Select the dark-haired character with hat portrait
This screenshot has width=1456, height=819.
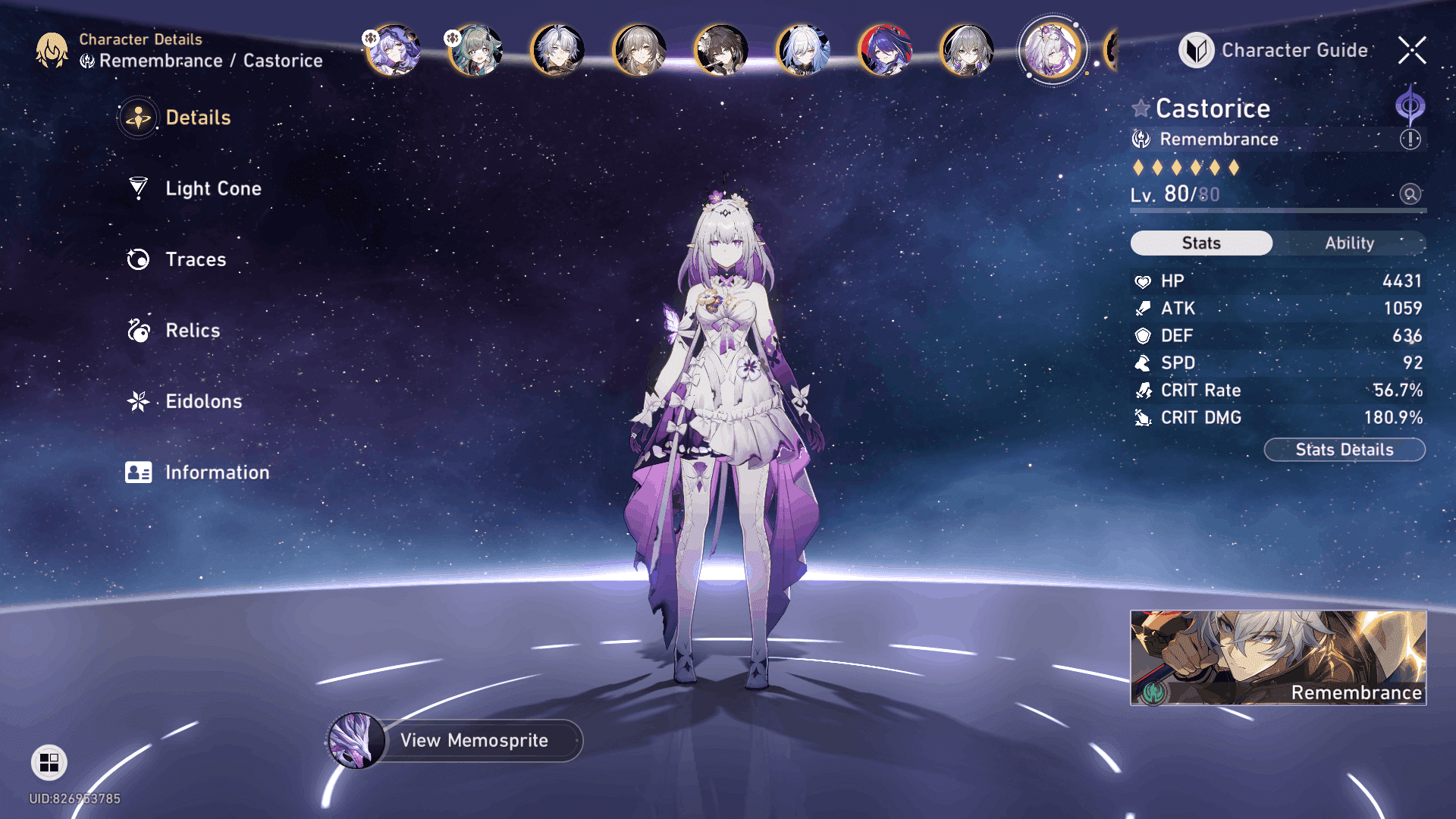pyautogui.click(x=721, y=51)
